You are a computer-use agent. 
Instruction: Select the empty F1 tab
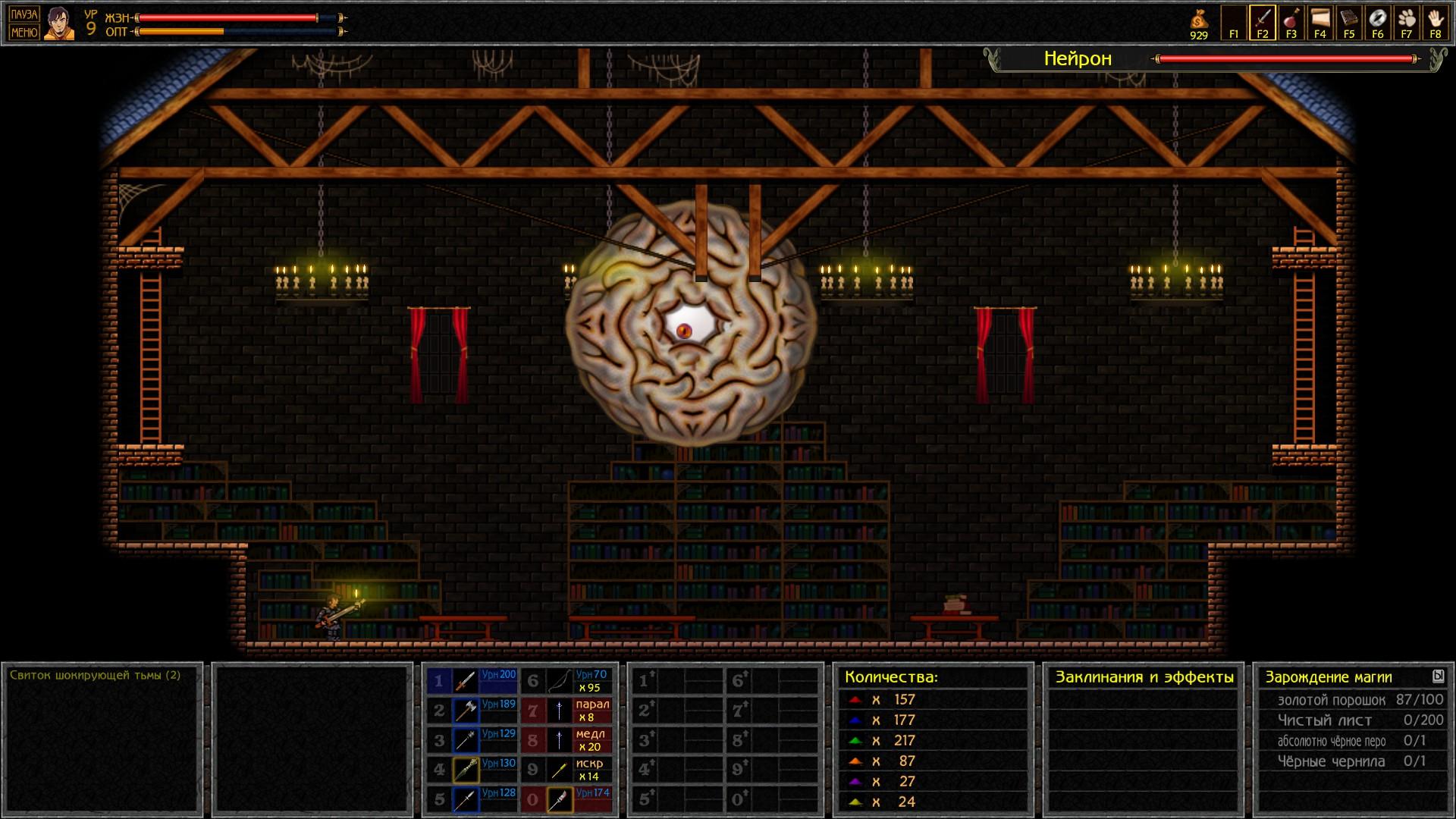1234,22
